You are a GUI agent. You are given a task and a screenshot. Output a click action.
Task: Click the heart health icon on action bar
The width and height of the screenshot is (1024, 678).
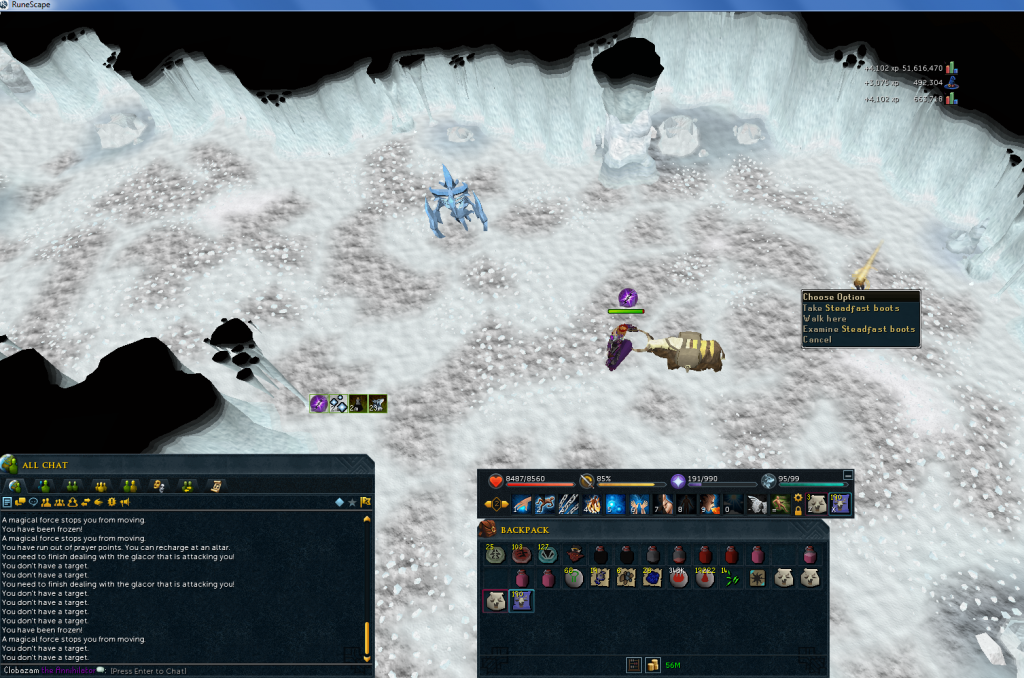[494, 480]
